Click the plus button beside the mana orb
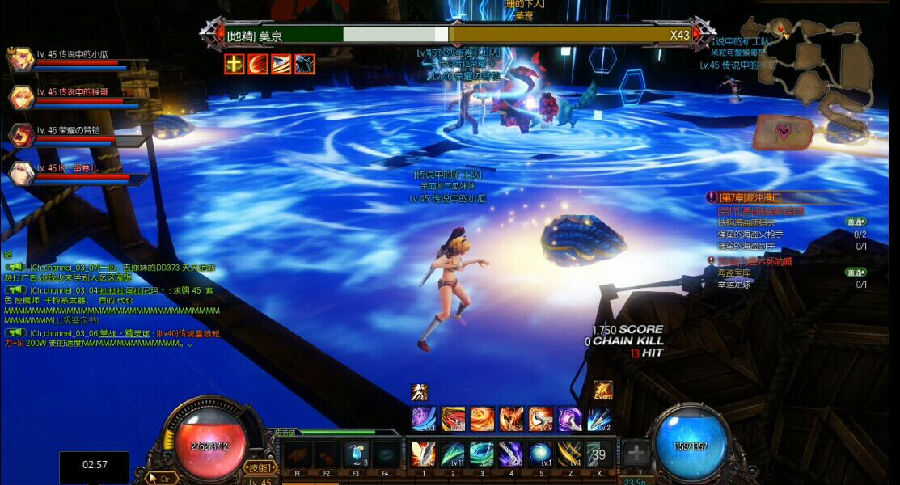The width and height of the screenshot is (900, 485). click(x=636, y=453)
